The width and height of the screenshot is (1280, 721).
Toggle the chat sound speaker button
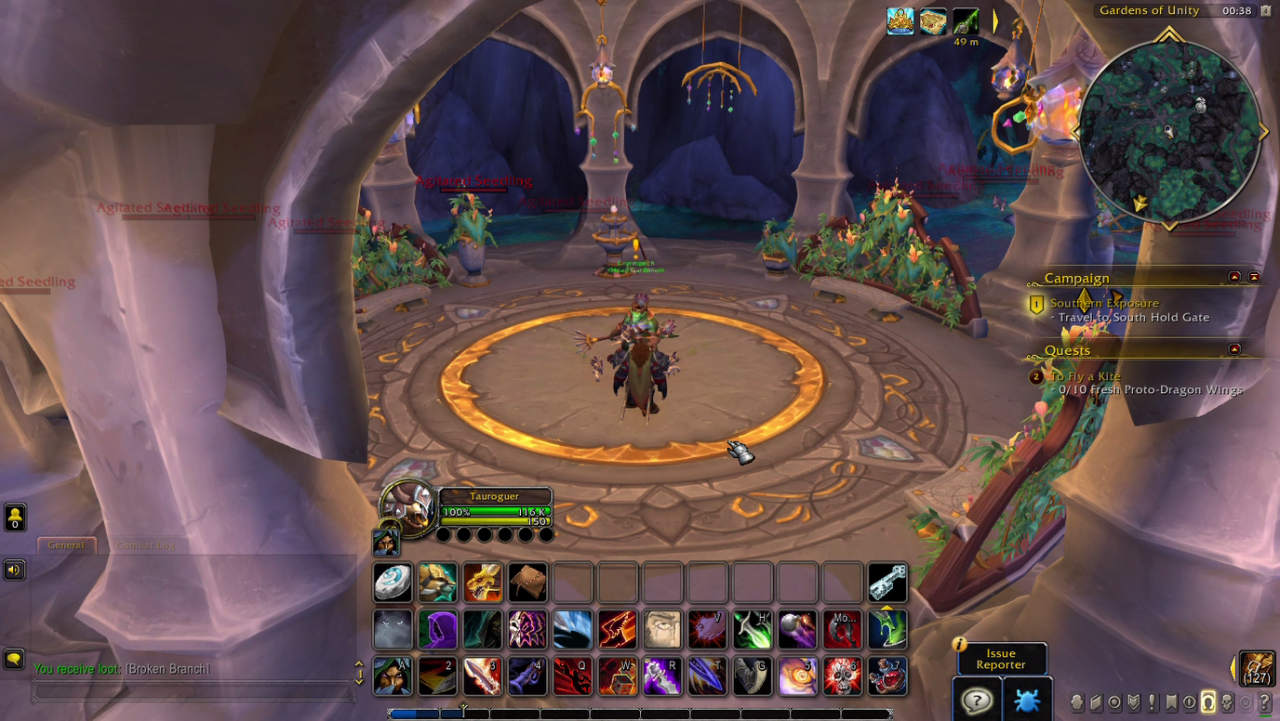coord(14,570)
